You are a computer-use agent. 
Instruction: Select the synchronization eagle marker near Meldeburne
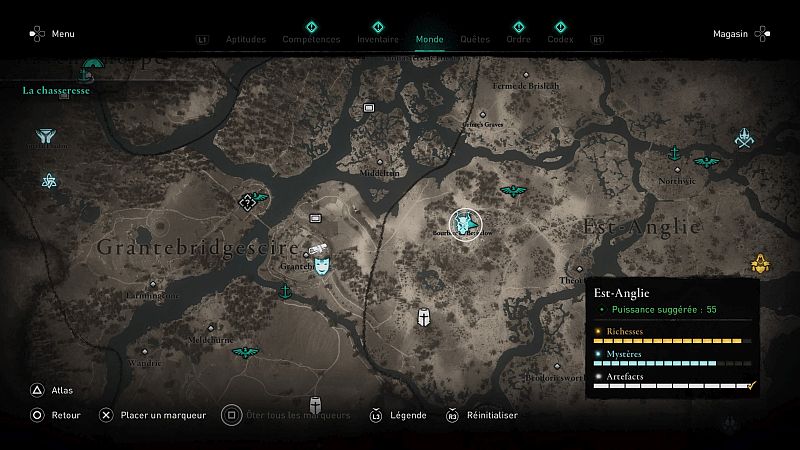[243, 353]
